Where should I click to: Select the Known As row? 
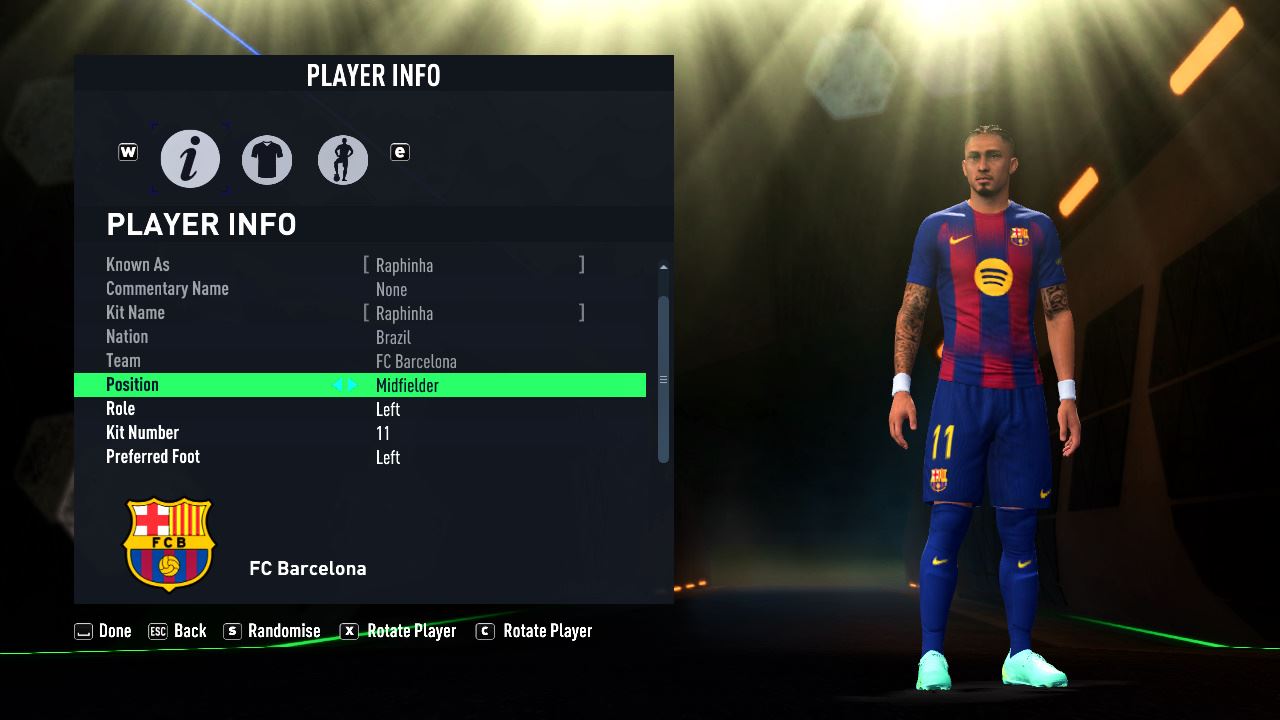(360, 265)
